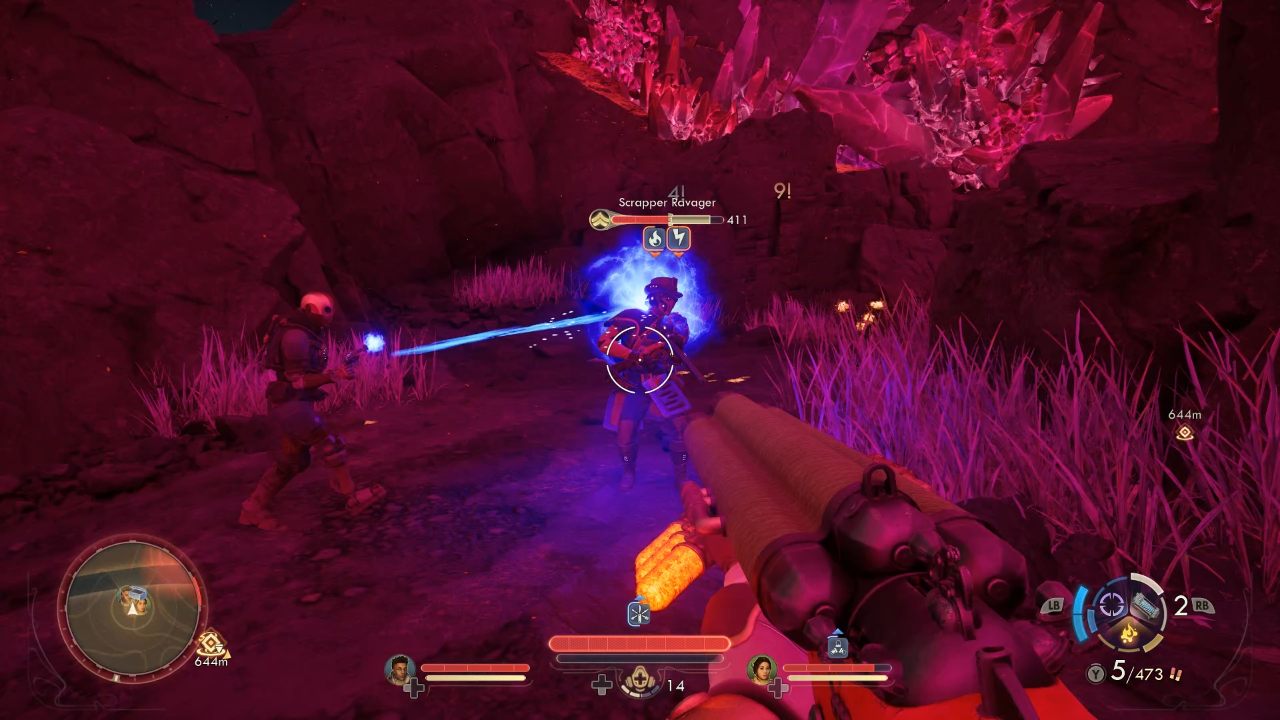The height and width of the screenshot is (720, 1280).
Task: Click the shock status icon under enemy name
Action: pos(679,238)
